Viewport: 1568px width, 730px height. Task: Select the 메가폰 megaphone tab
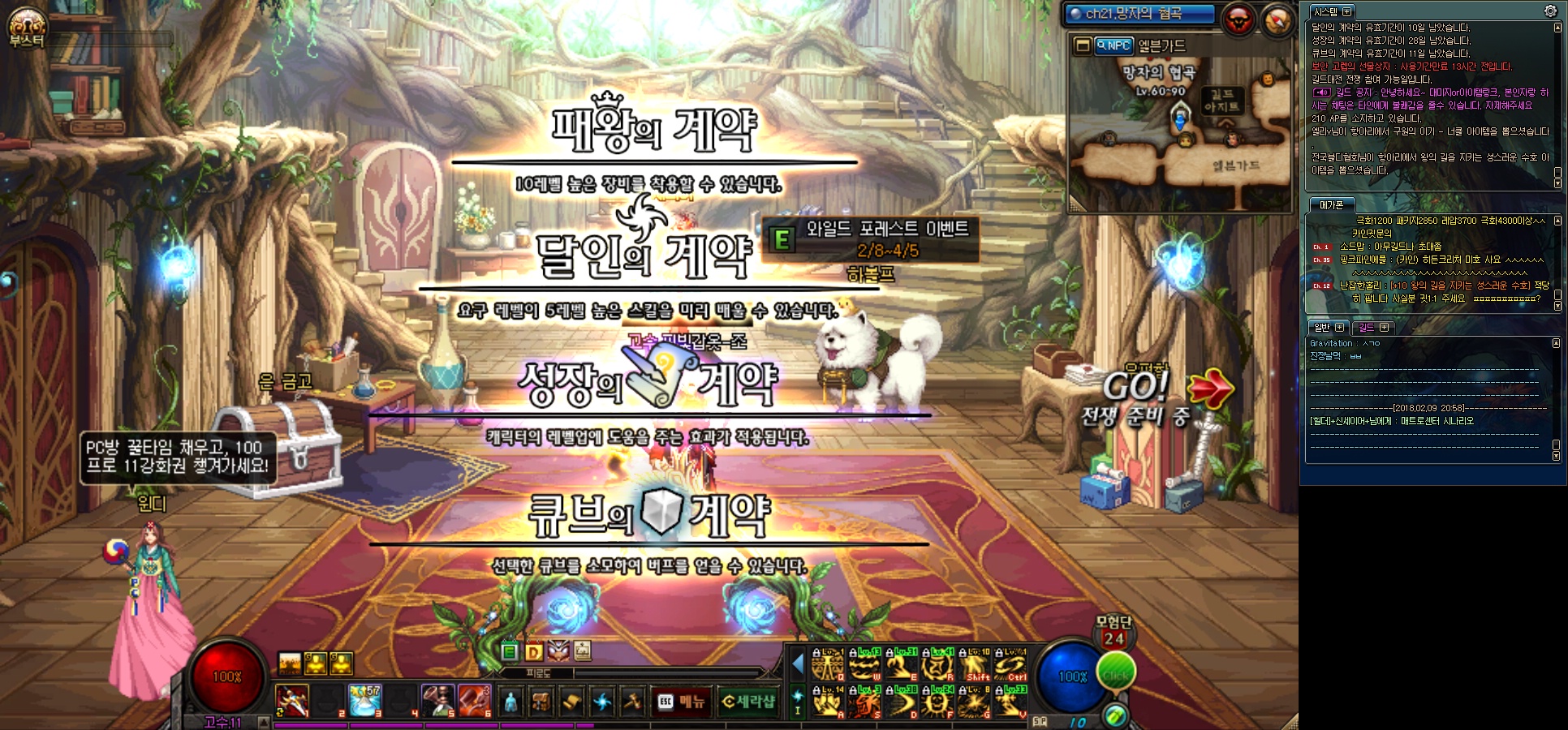click(x=1331, y=205)
